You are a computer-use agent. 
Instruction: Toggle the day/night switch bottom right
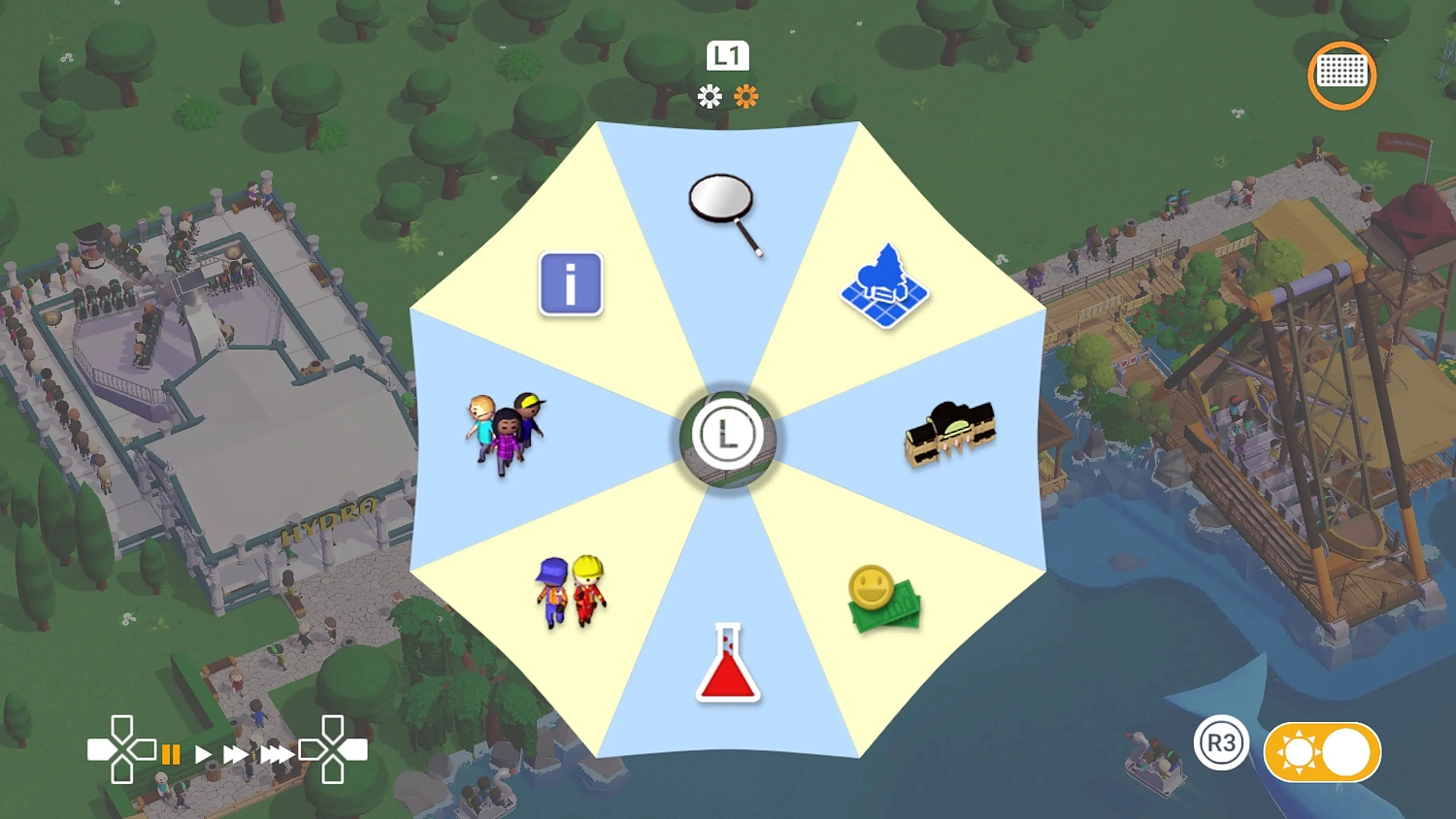tap(1322, 750)
